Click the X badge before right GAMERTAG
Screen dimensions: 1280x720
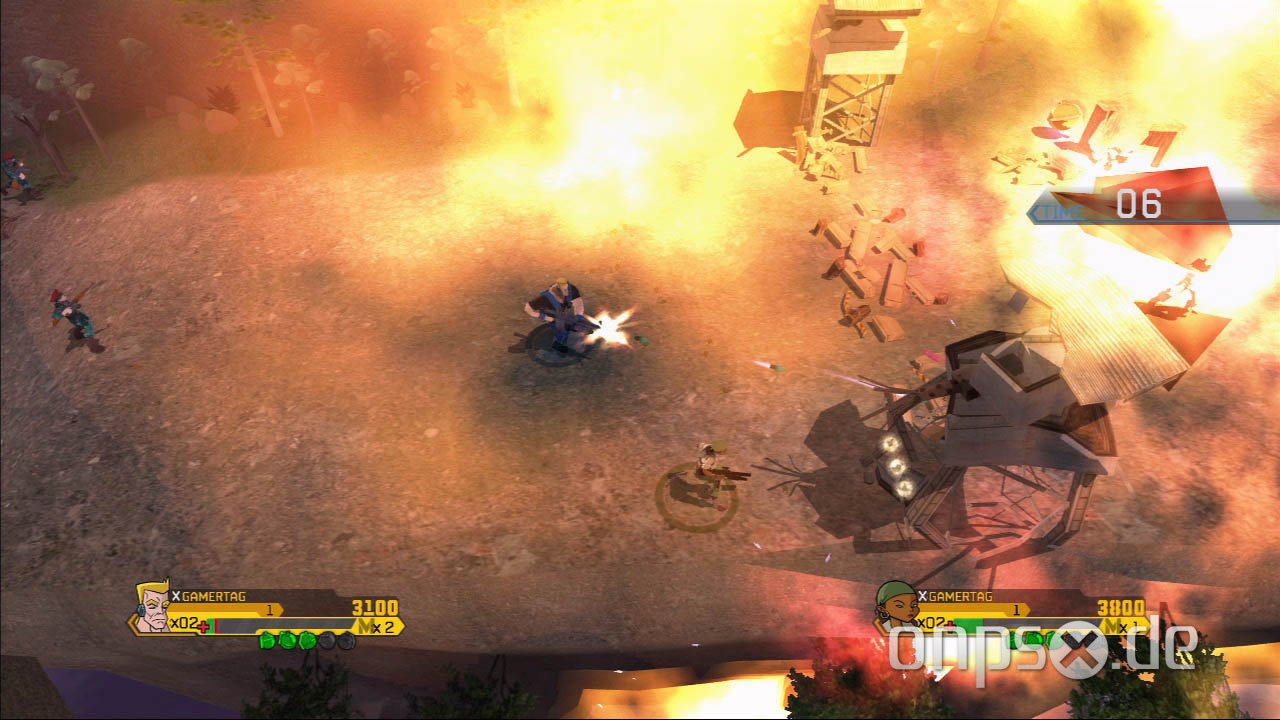point(923,595)
